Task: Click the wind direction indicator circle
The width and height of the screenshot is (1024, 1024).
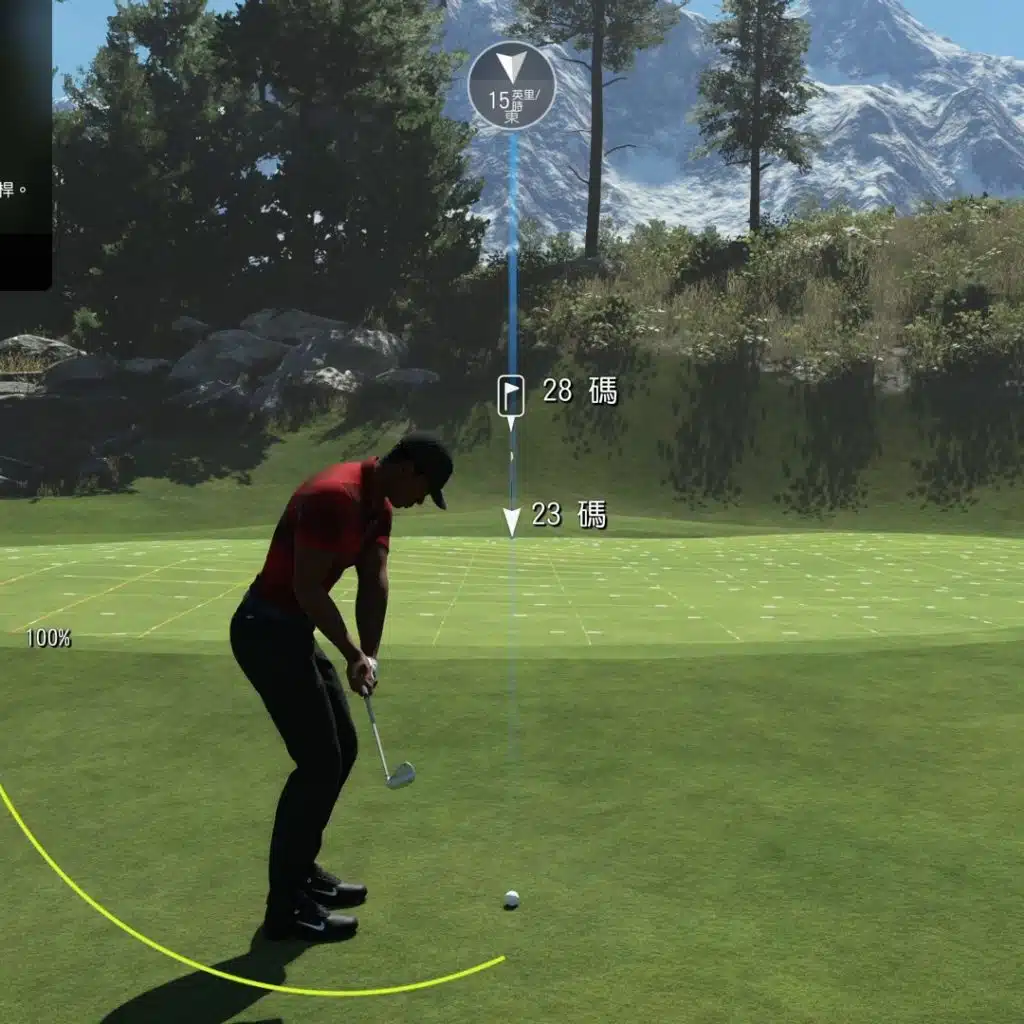Action: point(511,85)
